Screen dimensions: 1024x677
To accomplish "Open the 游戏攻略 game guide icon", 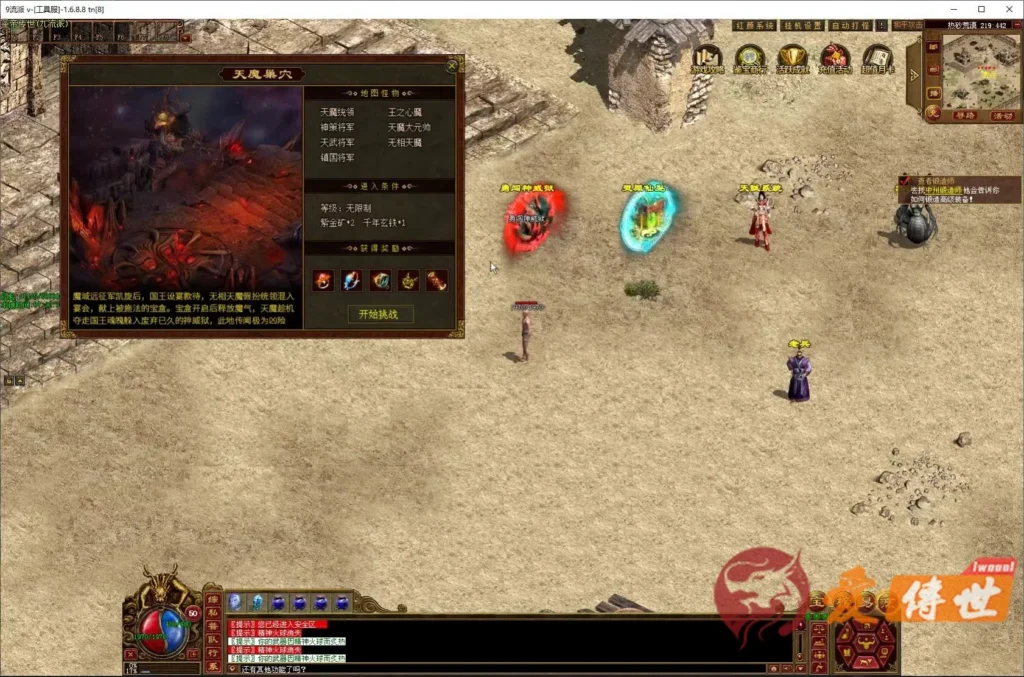I will point(708,58).
